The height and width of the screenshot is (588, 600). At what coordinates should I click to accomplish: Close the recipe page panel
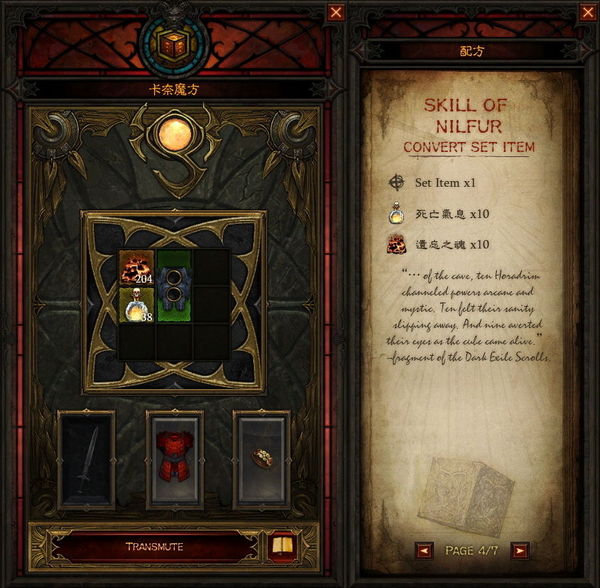(x=586, y=12)
